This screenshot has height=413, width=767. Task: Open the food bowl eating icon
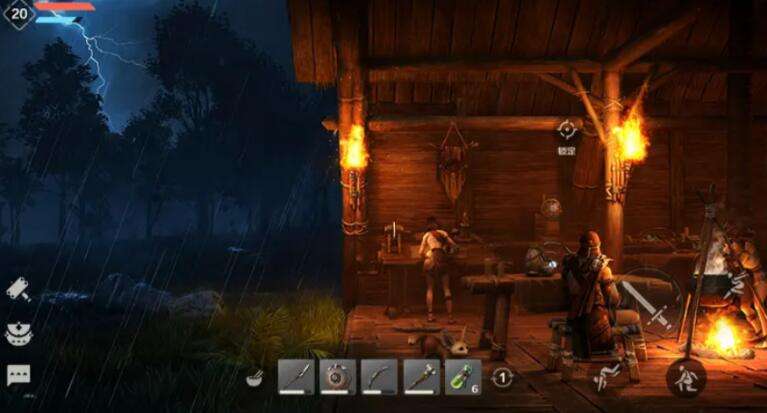click(x=254, y=378)
